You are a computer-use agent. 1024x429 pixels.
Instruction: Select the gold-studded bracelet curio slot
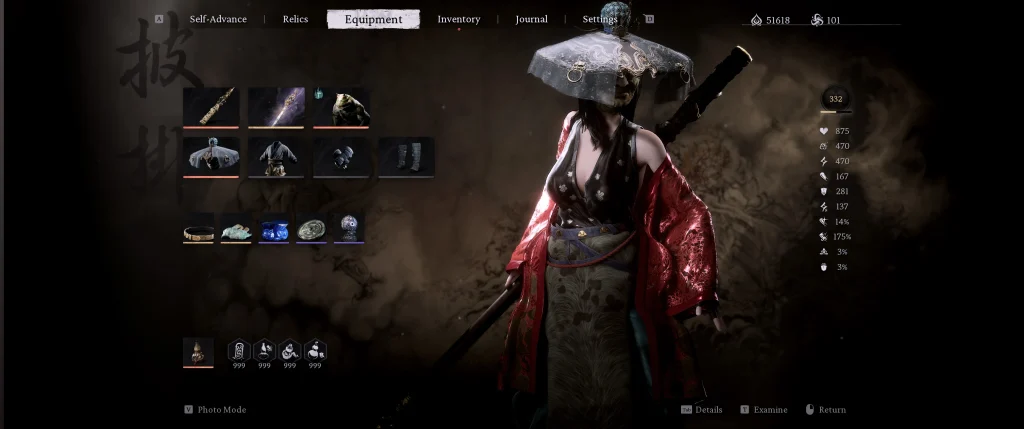[198, 228]
